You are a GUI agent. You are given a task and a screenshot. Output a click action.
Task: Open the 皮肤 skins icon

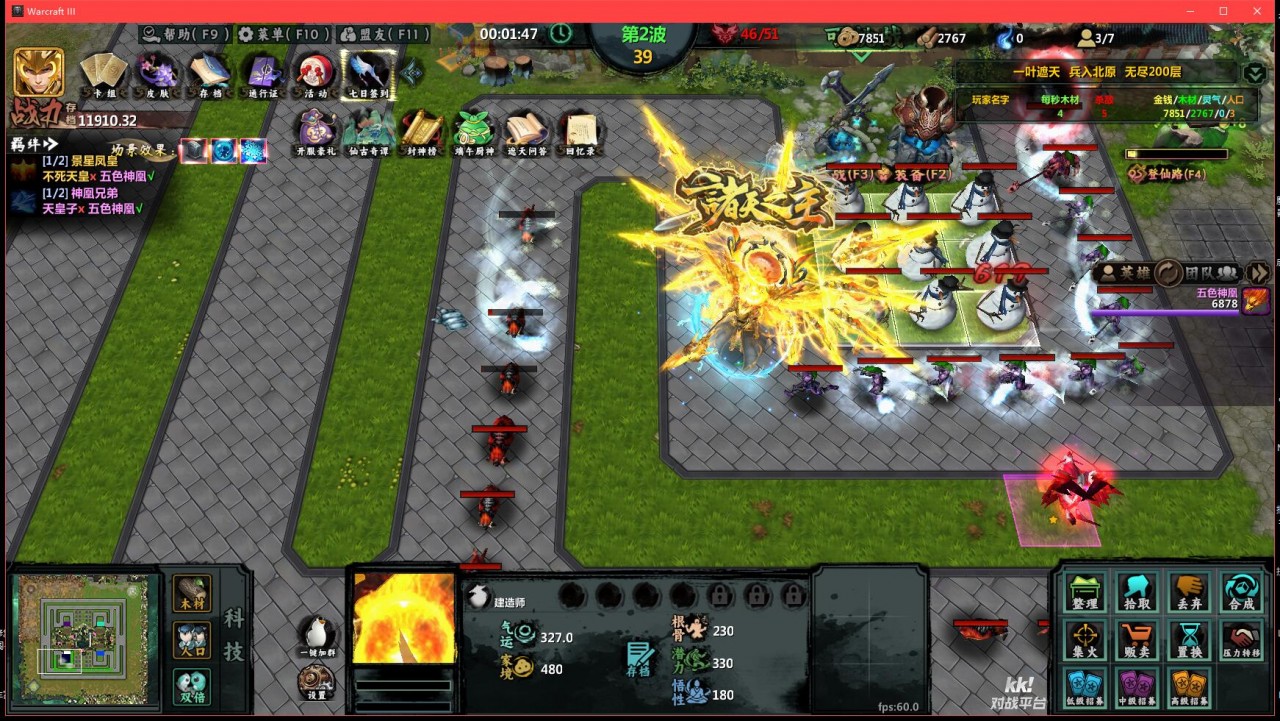(158, 74)
